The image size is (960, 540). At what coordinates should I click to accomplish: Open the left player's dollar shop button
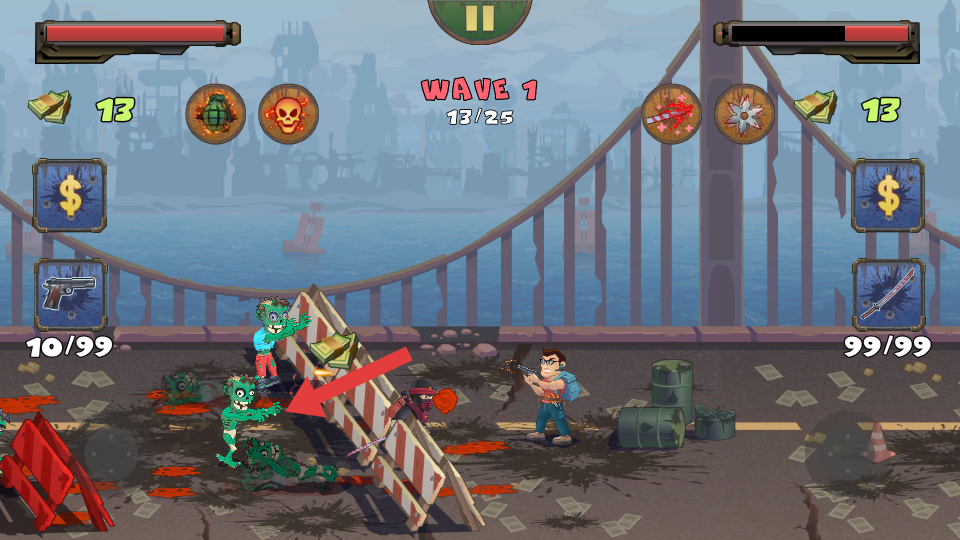tap(70, 196)
